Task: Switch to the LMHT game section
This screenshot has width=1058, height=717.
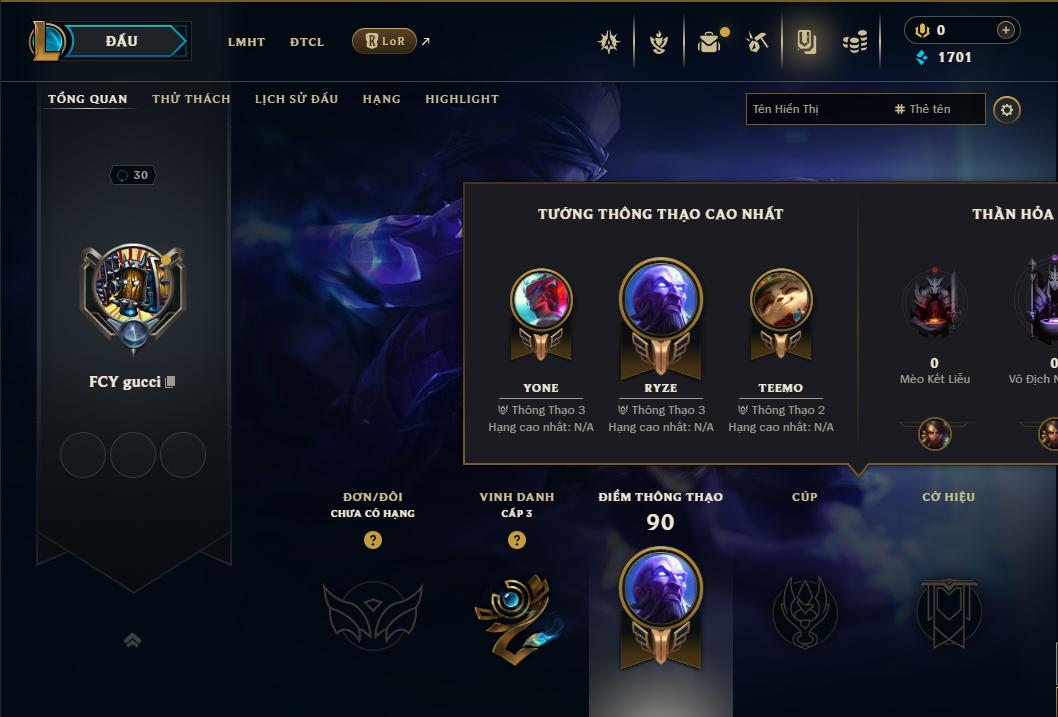Action: pos(246,42)
